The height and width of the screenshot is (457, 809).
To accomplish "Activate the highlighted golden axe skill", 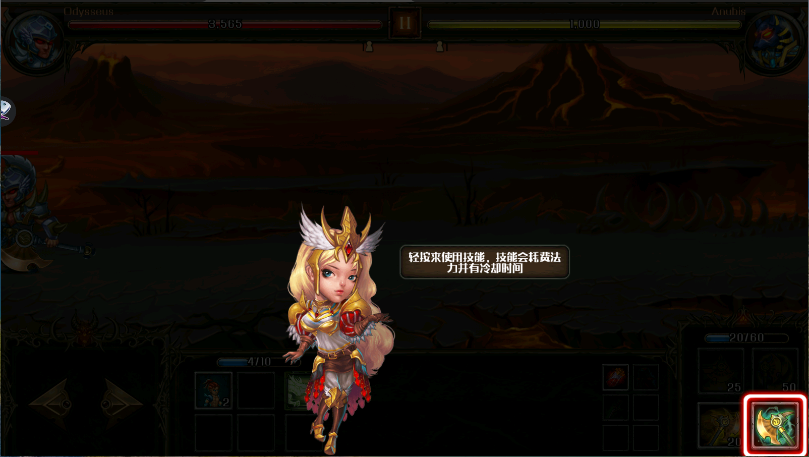I will 775,426.
